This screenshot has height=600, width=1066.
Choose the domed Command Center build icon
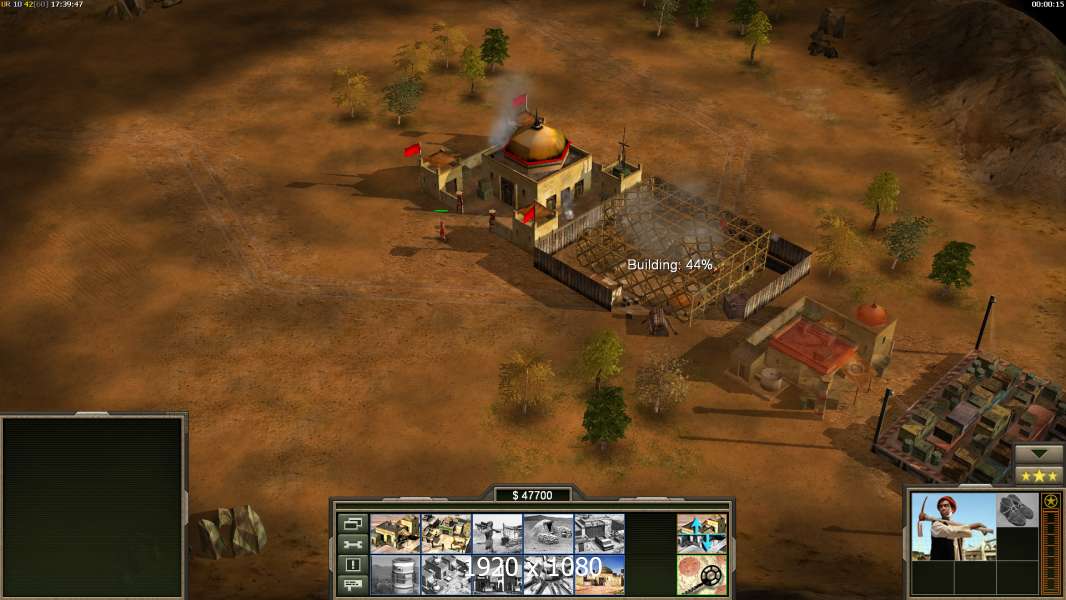tap(599, 574)
